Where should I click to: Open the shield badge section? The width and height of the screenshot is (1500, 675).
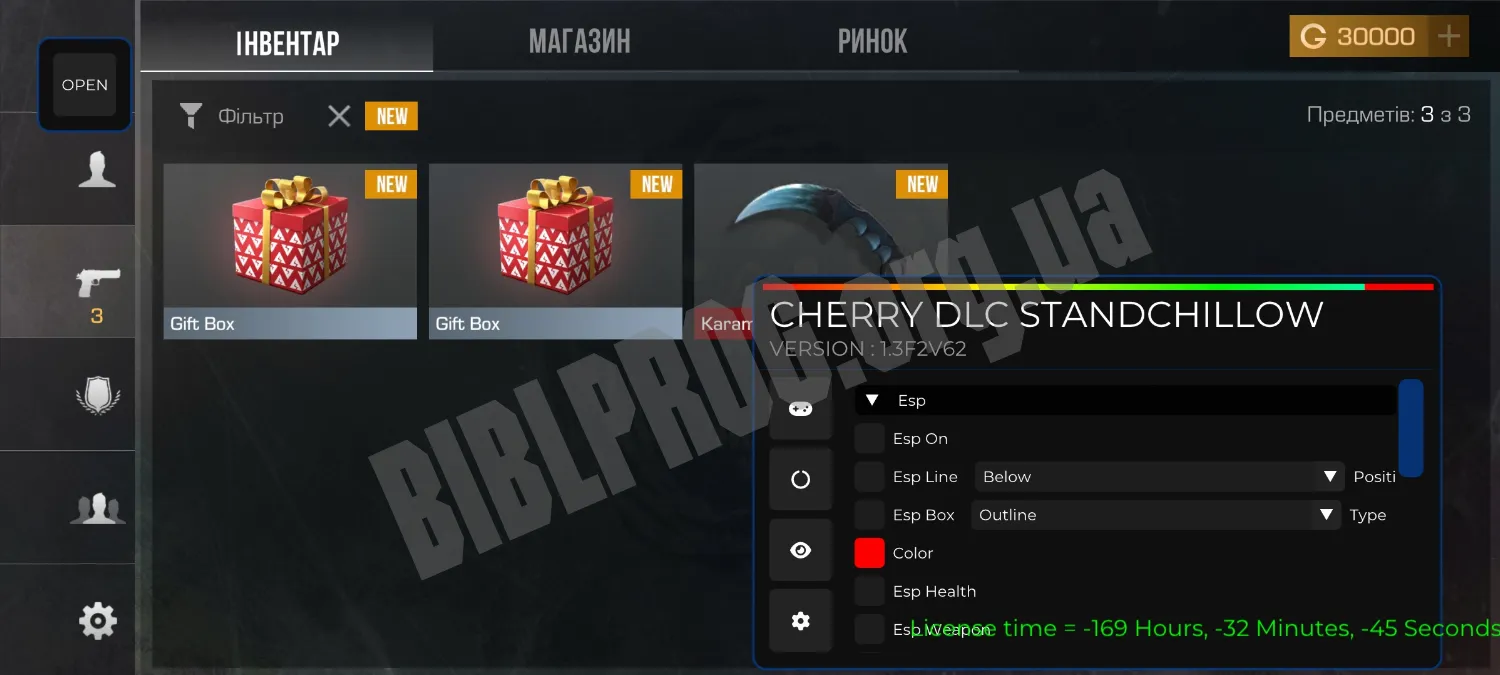pyautogui.click(x=97, y=396)
